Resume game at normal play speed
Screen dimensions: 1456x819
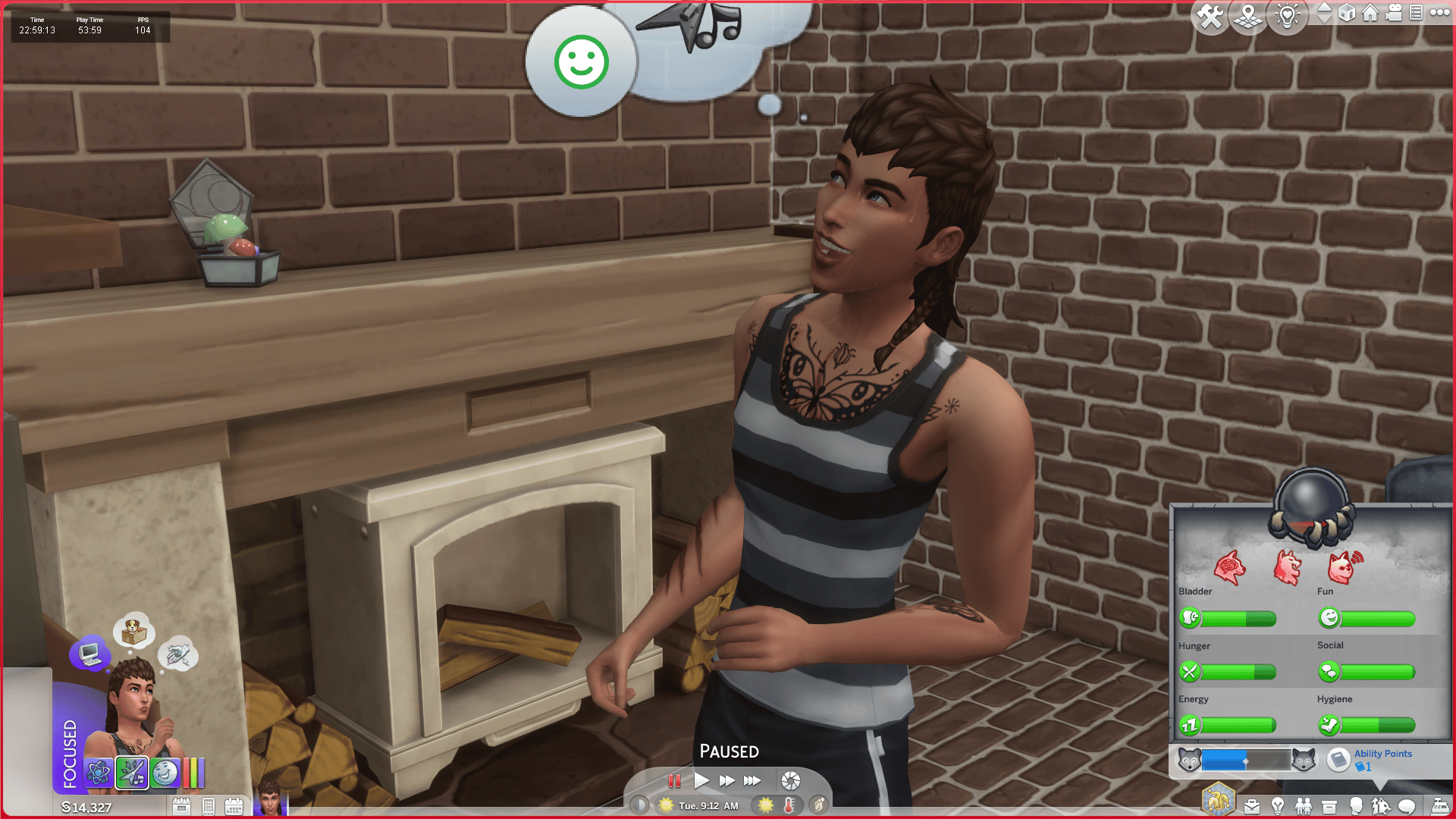click(x=701, y=780)
